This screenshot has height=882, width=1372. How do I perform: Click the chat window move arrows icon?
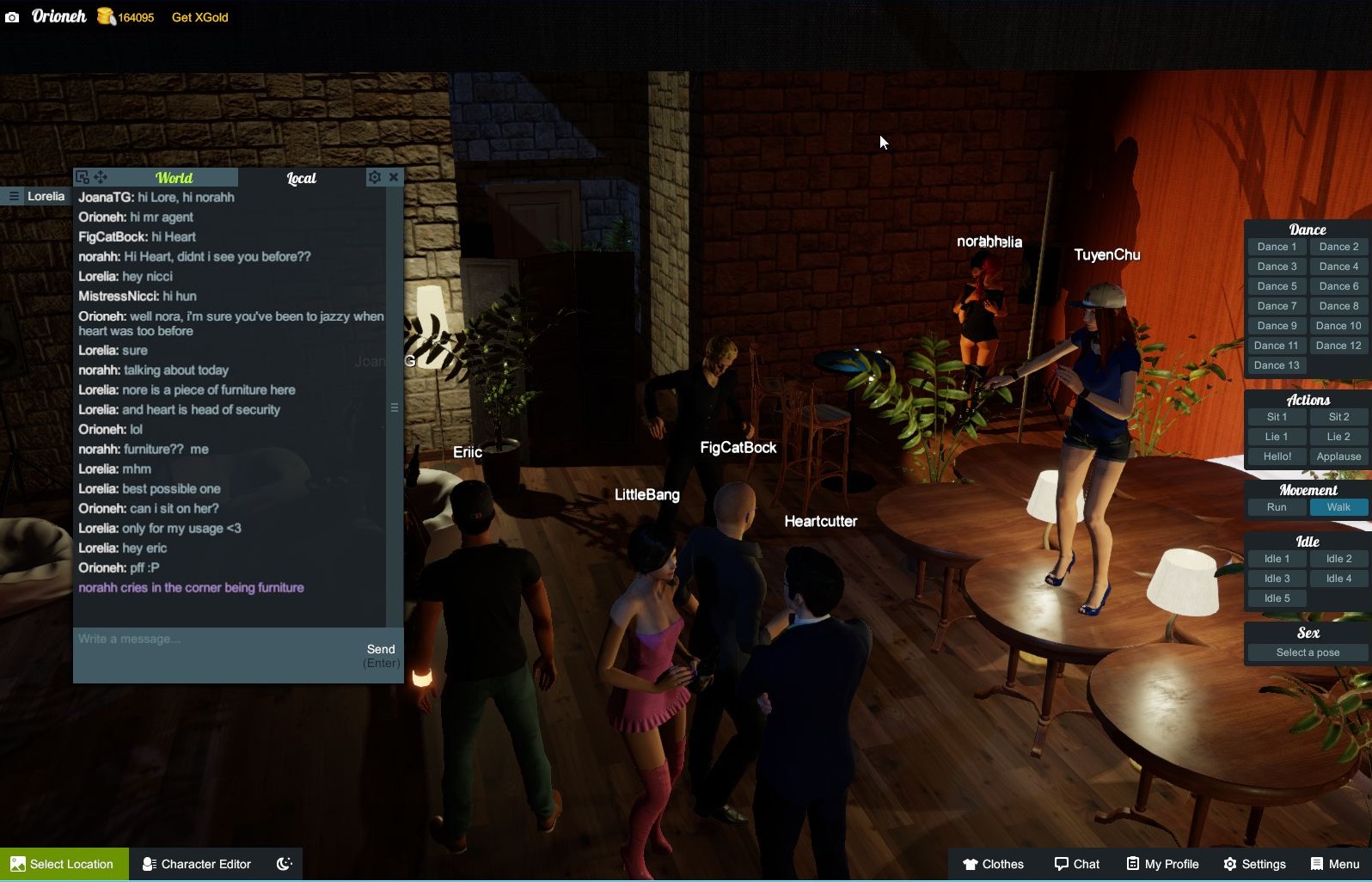tap(101, 177)
